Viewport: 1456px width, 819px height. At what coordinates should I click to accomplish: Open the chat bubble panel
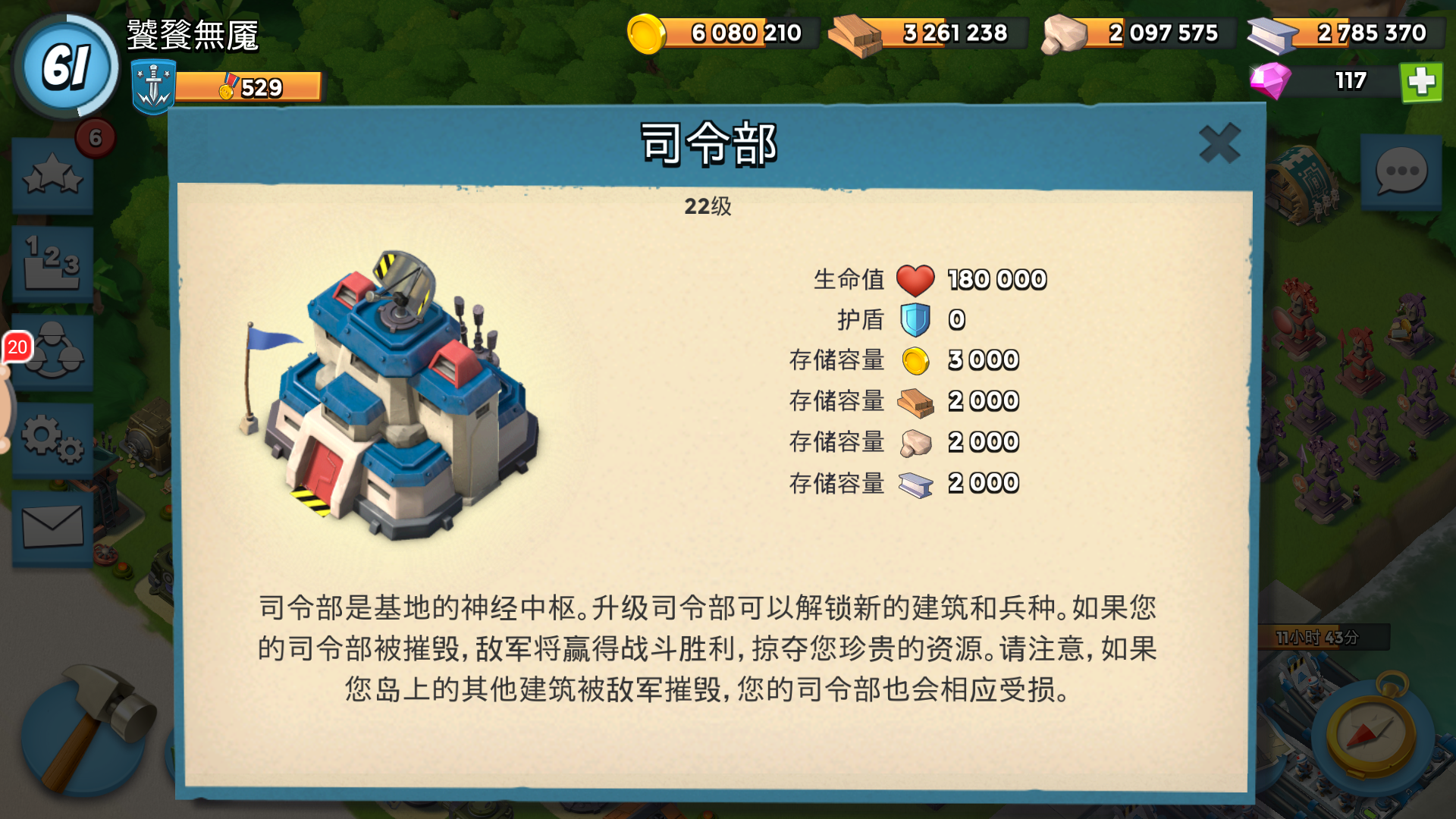1401,172
